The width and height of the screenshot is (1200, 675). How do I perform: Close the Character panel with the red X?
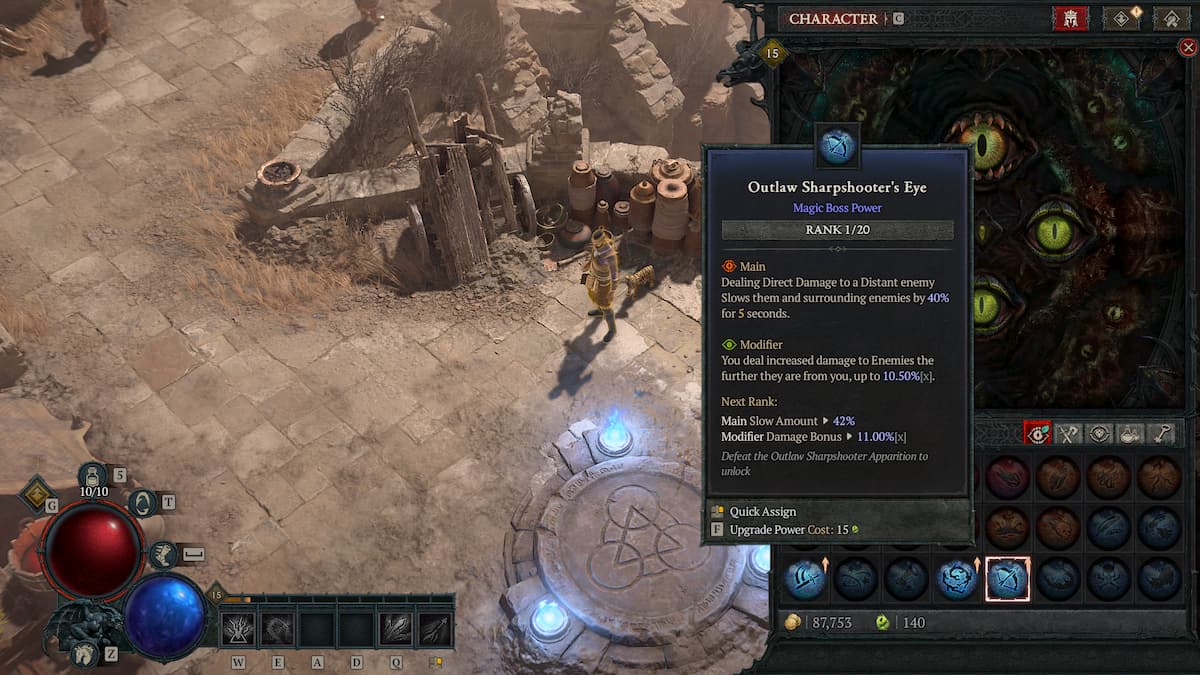click(x=1187, y=47)
